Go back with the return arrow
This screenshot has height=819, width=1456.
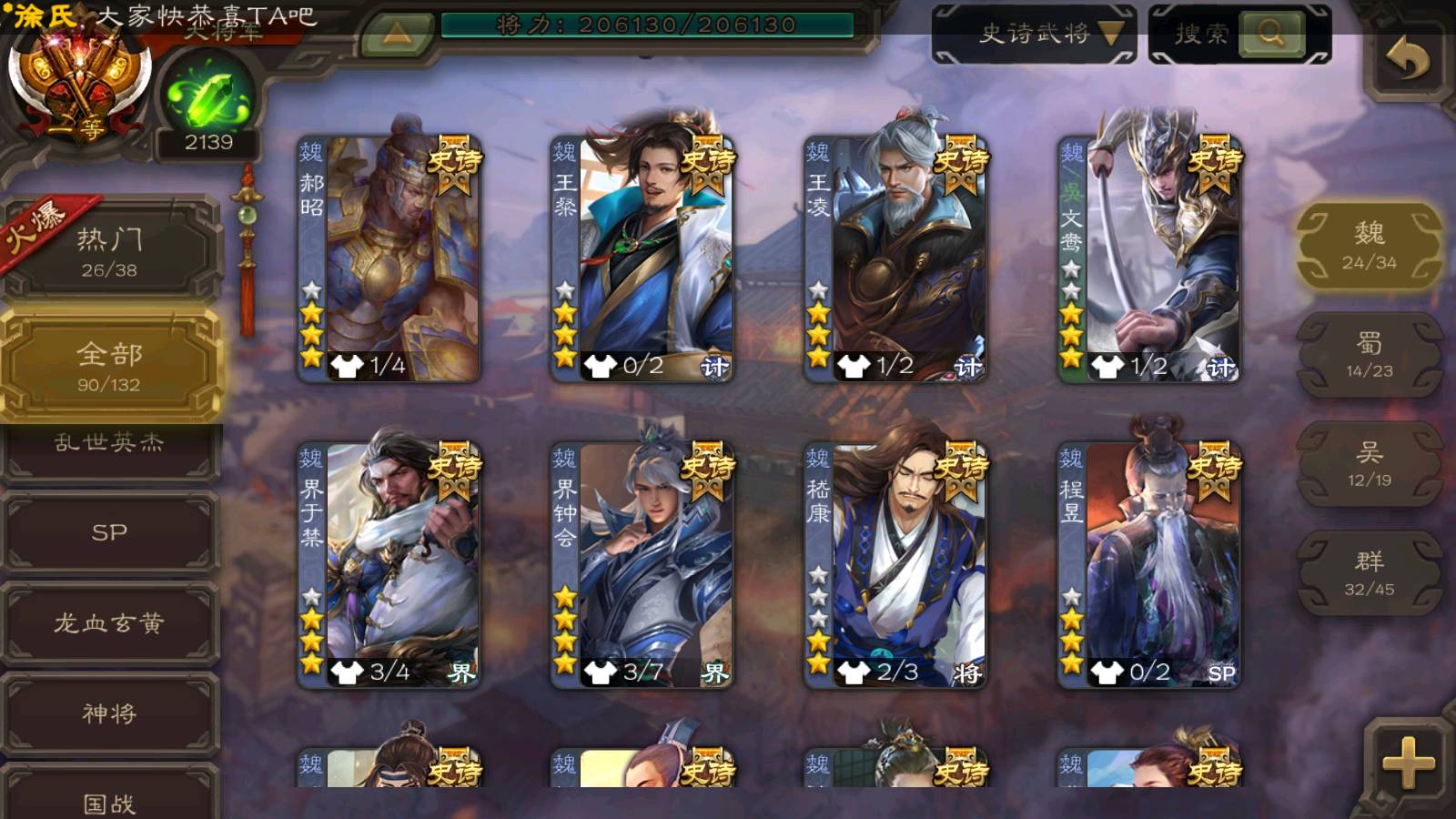click(1408, 60)
